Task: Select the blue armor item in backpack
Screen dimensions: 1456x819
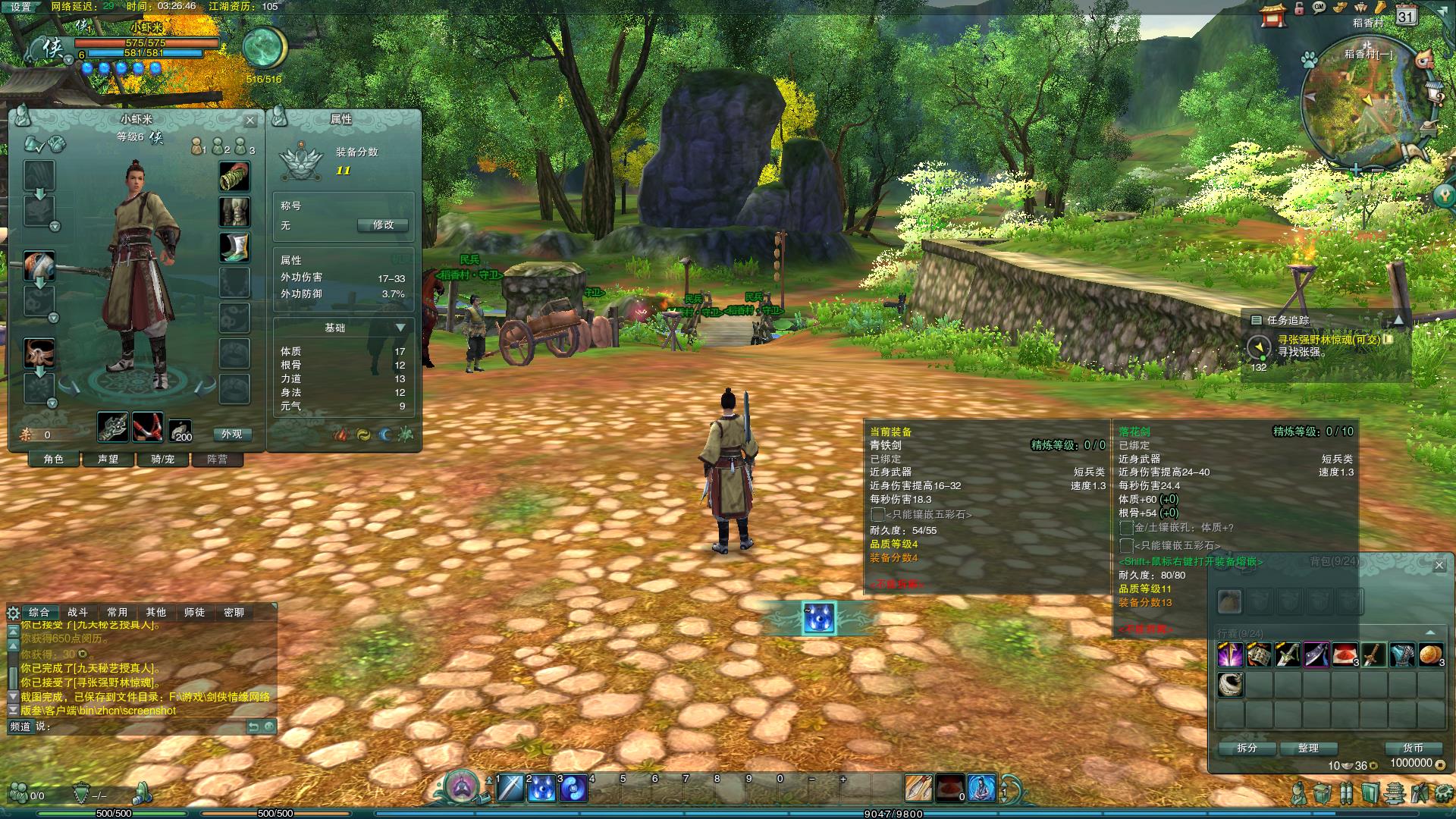Action: [1402, 654]
